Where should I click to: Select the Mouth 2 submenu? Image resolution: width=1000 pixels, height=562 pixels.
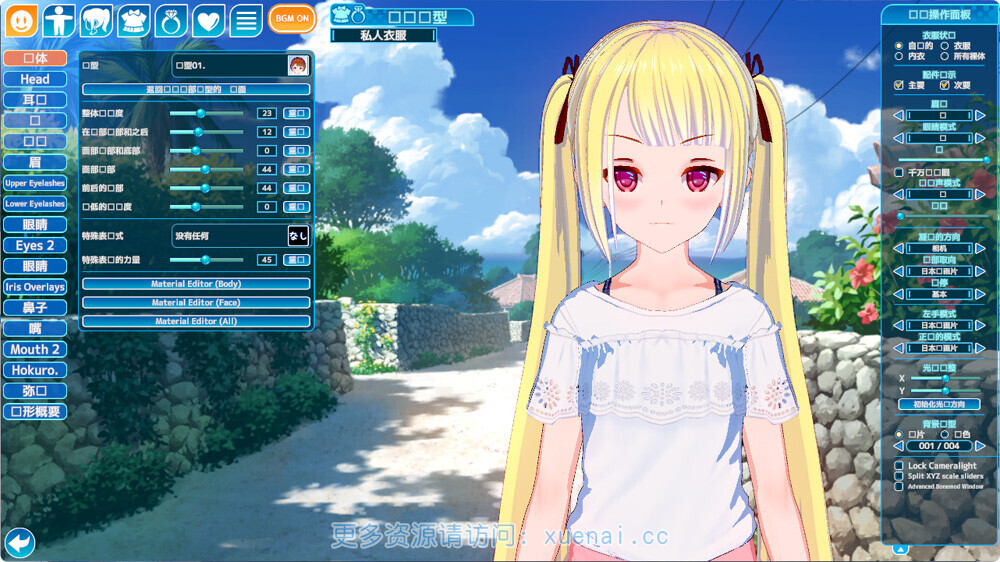pyautogui.click(x=35, y=349)
